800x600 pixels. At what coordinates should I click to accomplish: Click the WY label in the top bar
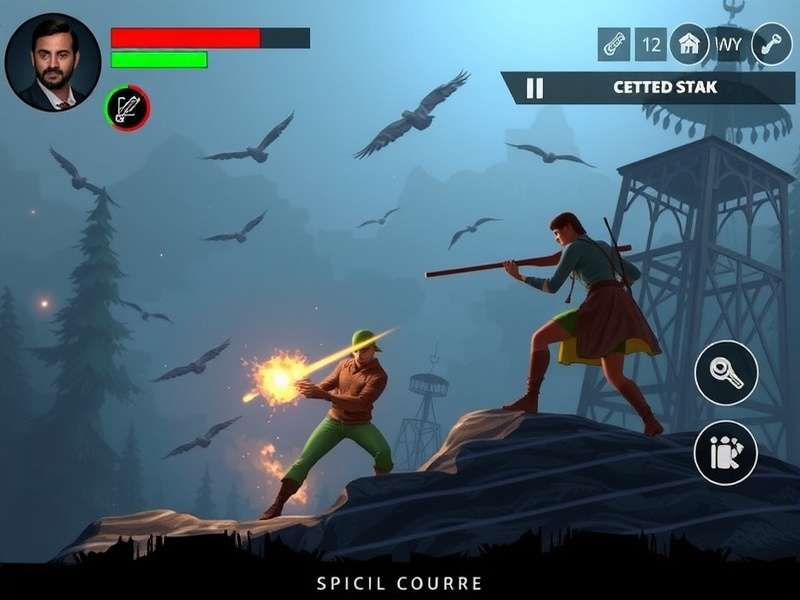pos(729,44)
